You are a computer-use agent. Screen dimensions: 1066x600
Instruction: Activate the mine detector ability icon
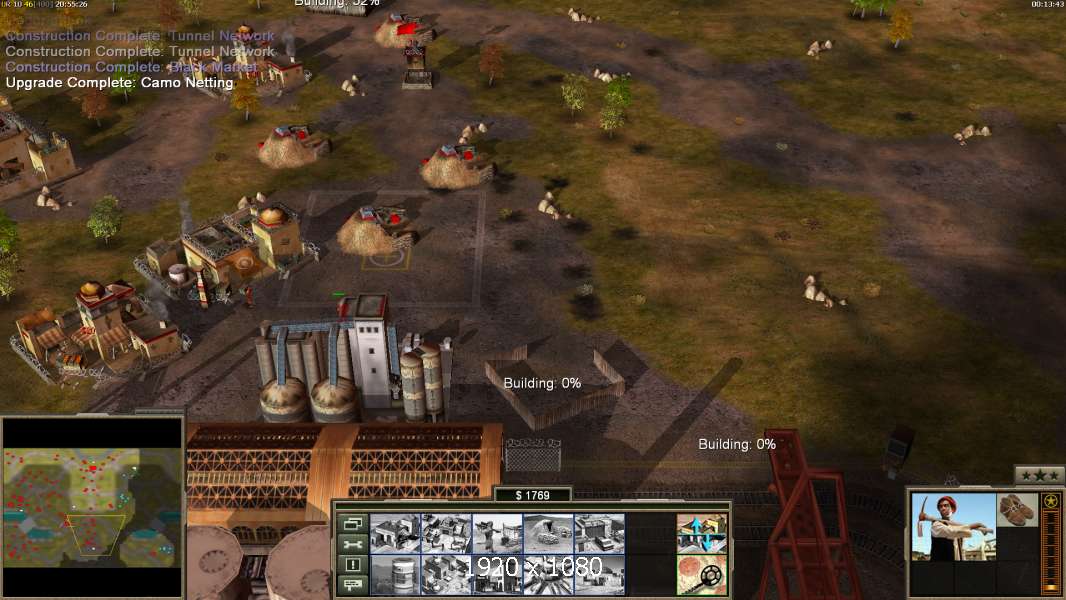701,574
